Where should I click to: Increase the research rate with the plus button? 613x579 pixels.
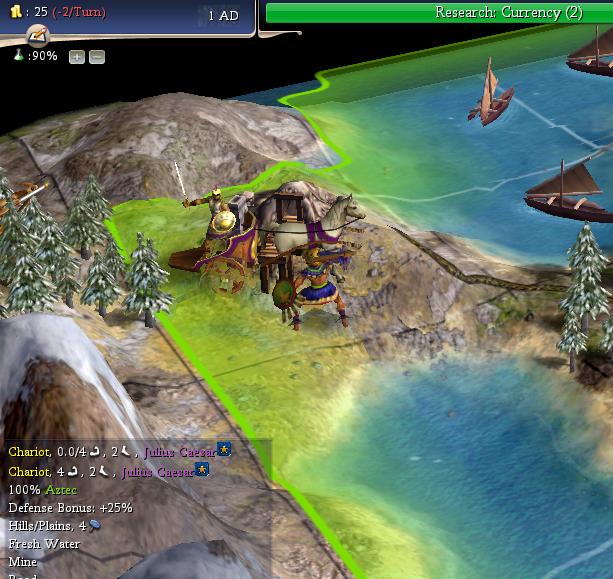click(x=77, y=57)
